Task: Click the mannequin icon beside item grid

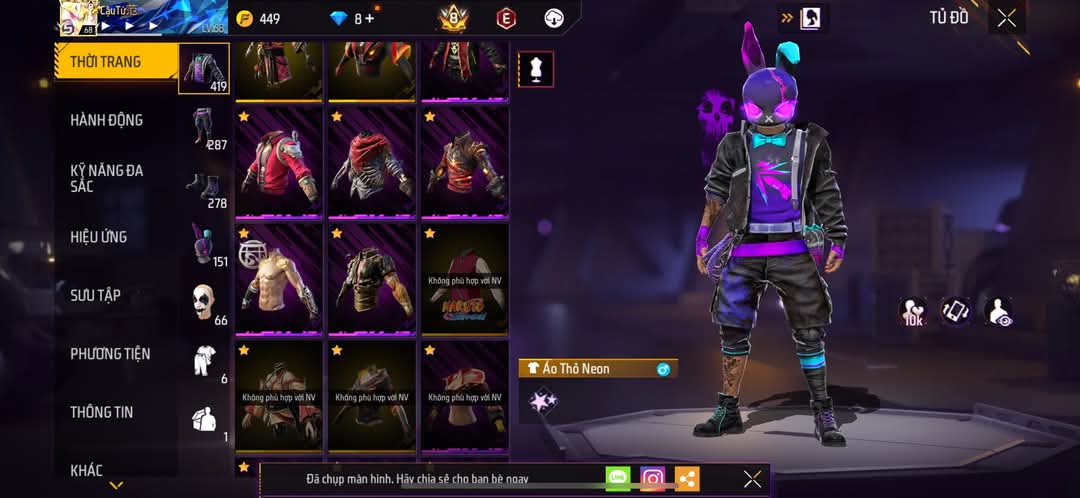Action: click(x=536, y=70)
